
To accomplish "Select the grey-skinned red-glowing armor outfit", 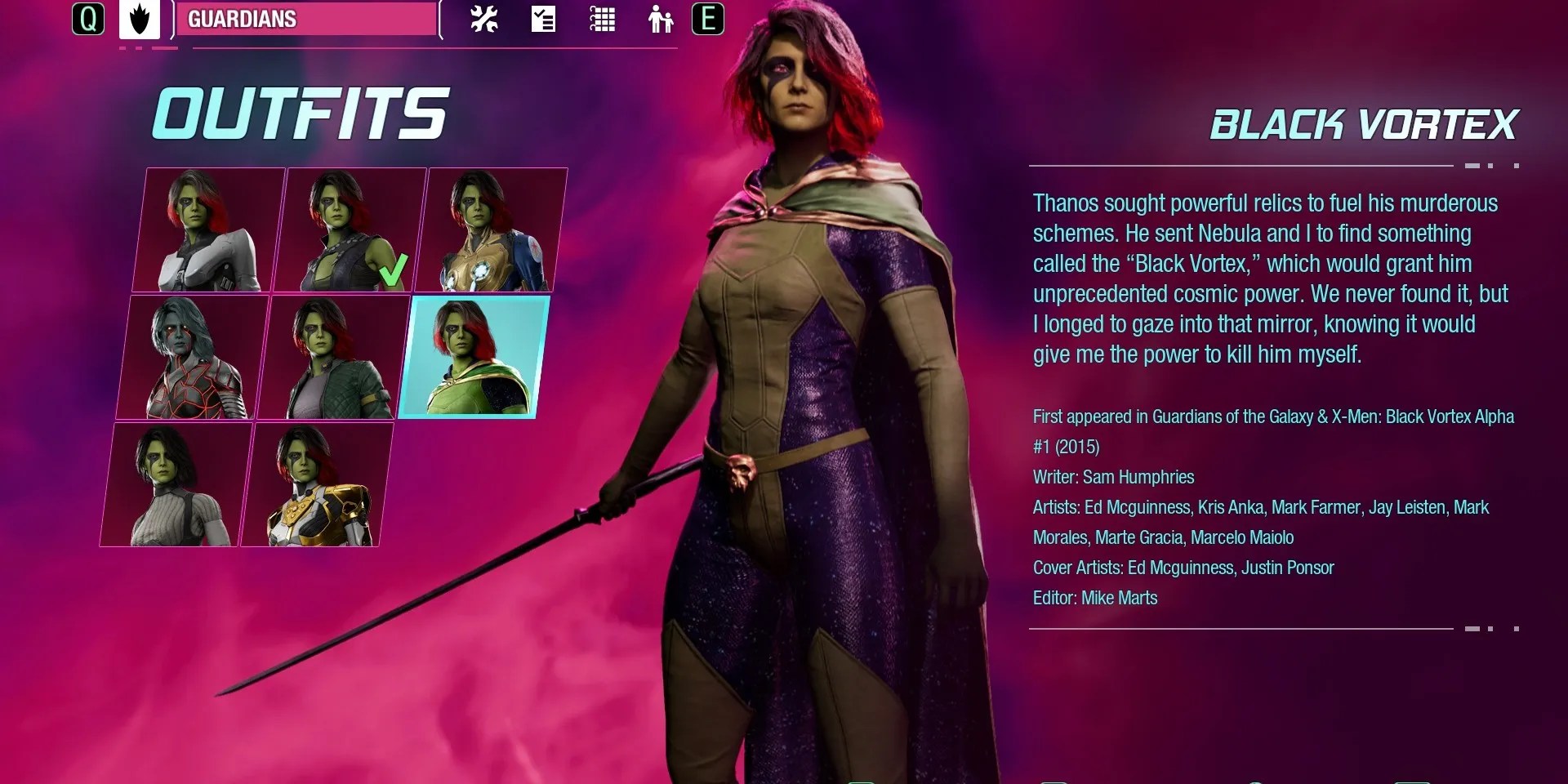I will pyautogui.click(x=194, y=358).
